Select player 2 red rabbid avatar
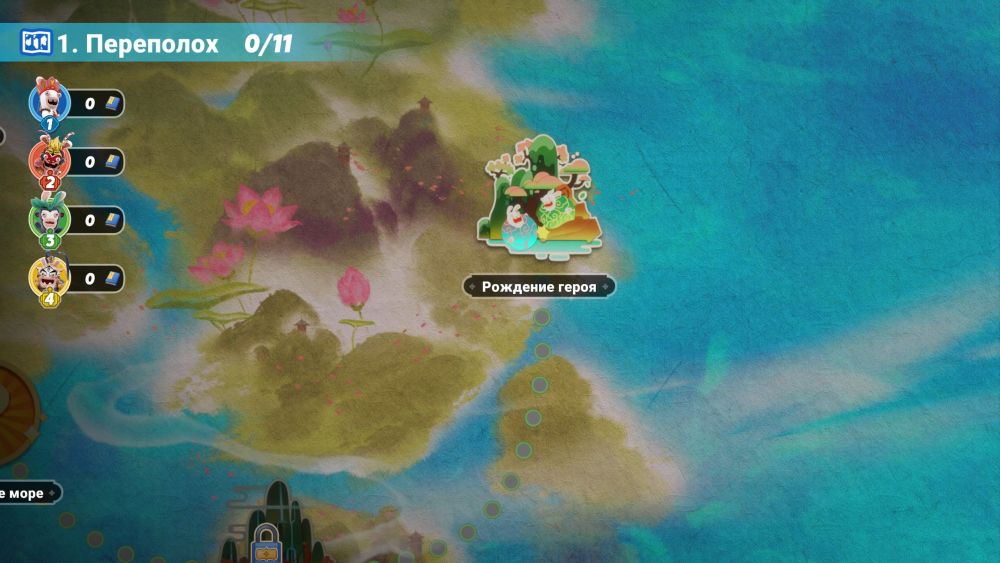1000x563 pixels. click(48, 159)
